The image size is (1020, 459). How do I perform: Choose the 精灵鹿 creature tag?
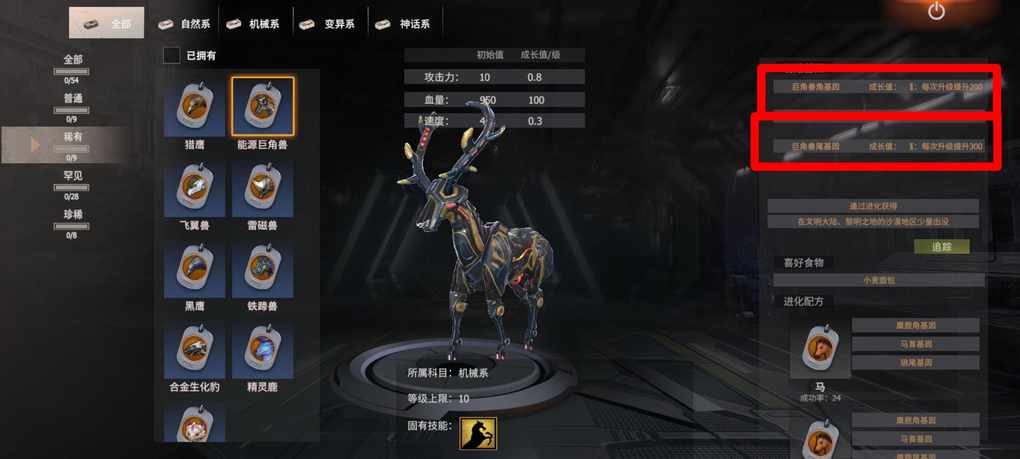pos(262,350)
